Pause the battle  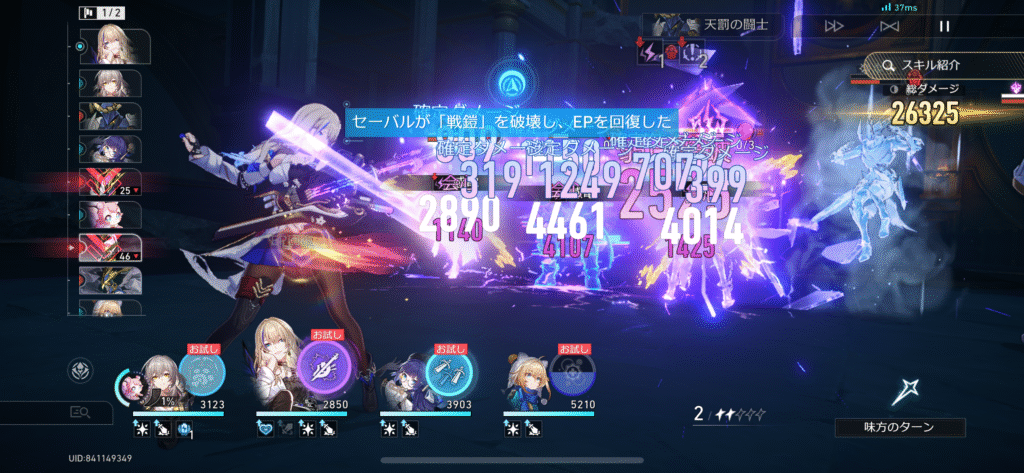pos(944,26)
